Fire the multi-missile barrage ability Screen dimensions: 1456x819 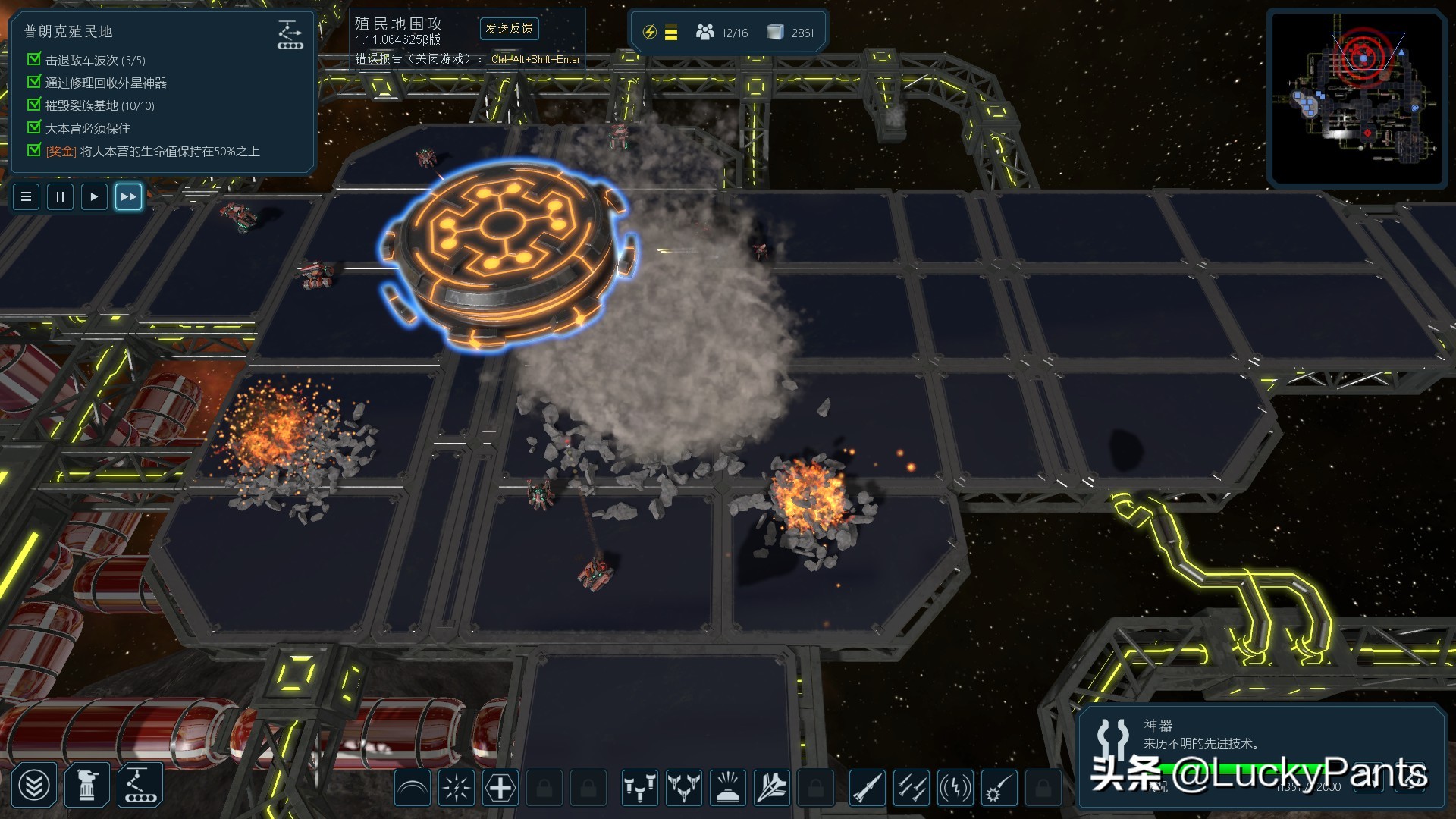(x=911, y=789)
